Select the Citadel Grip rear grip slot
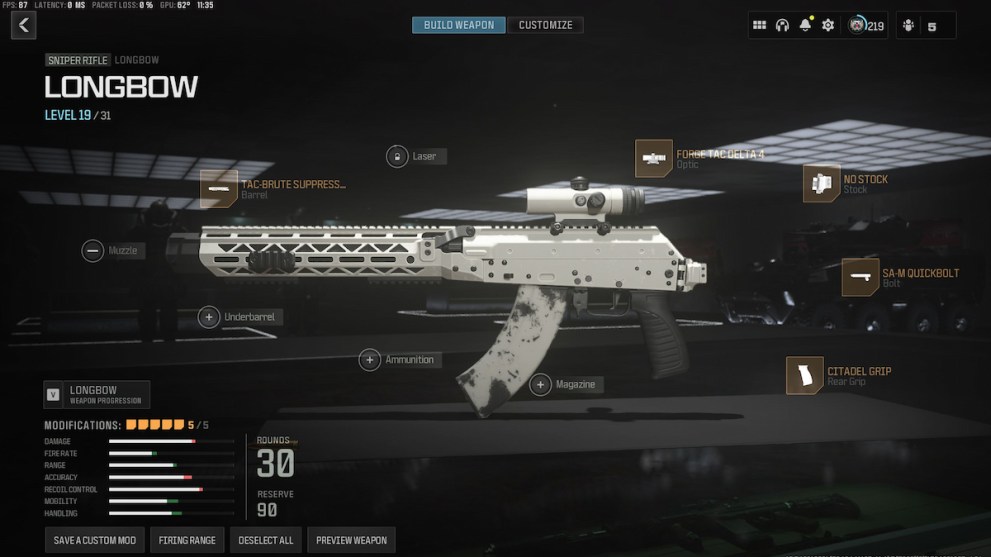Image resolution: width=991 pixels, height=557 pixels. pos(804,375)
